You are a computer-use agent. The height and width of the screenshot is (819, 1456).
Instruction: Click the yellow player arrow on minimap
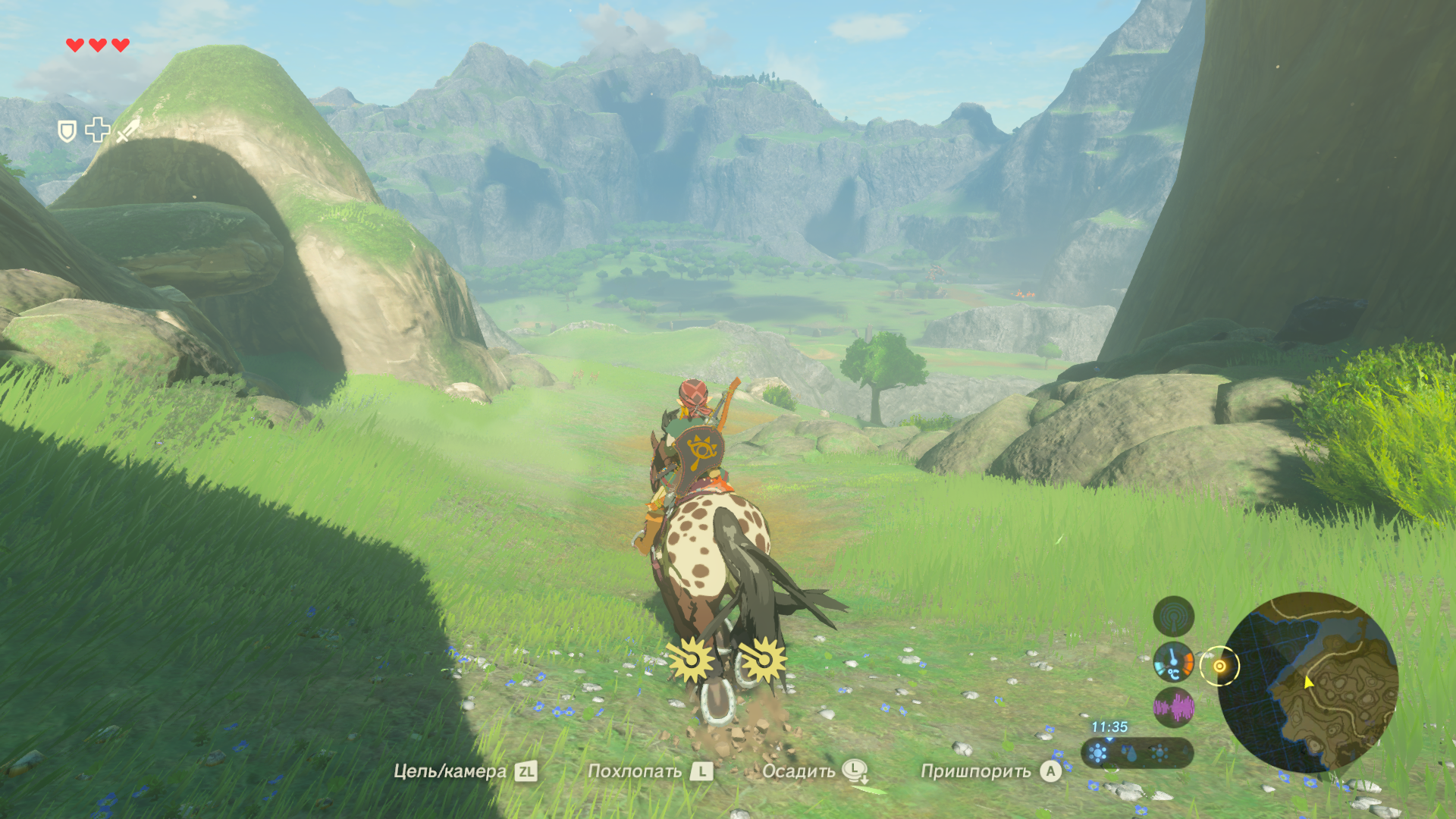pyautogui.click(x=1308, y=682)
